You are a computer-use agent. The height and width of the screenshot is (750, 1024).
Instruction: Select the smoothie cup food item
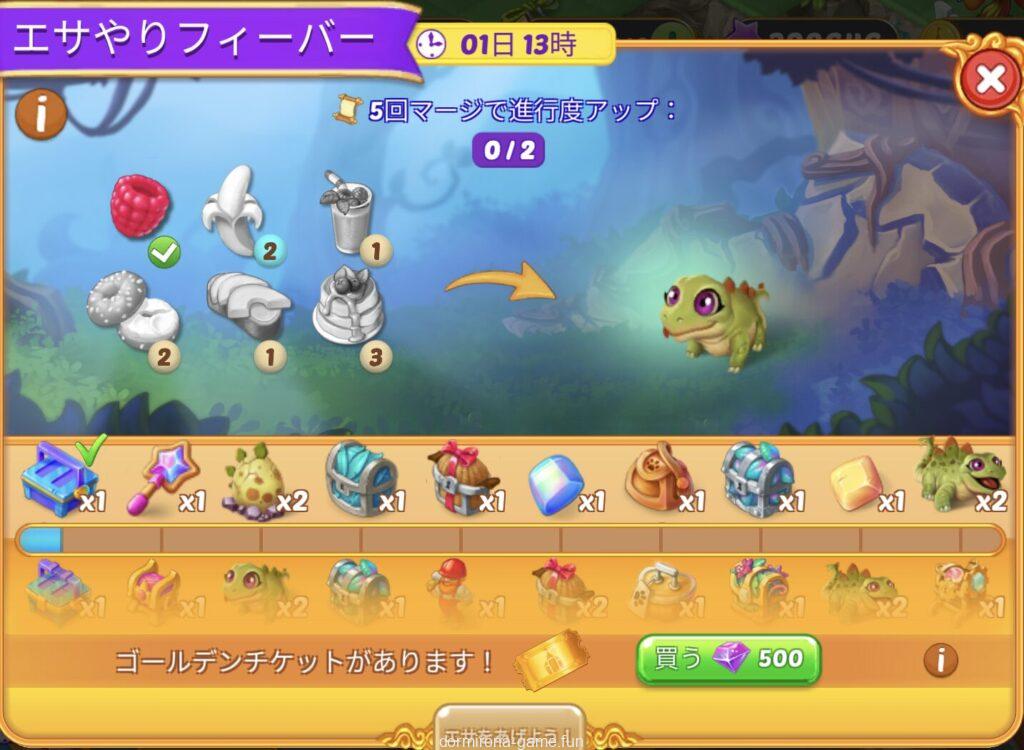pyautogui.click(x=346, y=210)
